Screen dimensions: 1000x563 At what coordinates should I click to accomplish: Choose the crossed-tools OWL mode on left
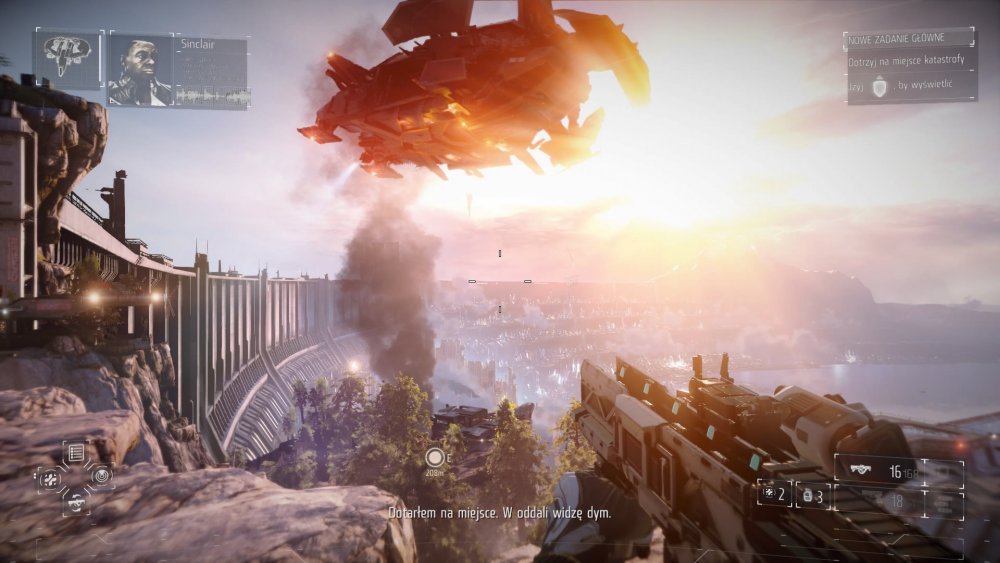[50, 477]
